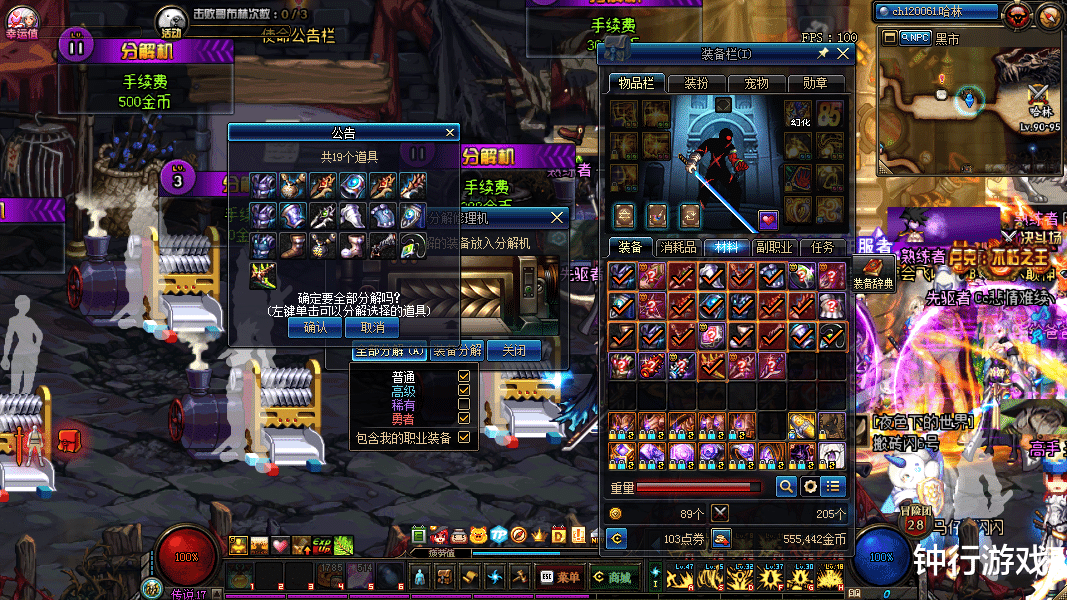
Task: Toggle the 普通 common rarity checkbox
Action: click(x=463, y=377)
